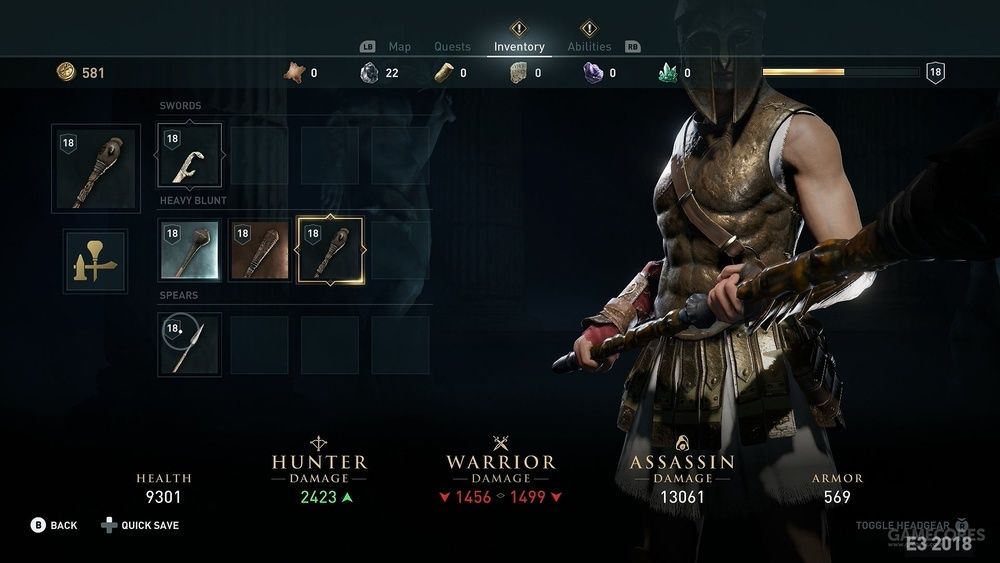Click the Quick Save option
The width and height of the screenshot is (1000, 563).
tap(150, 525)
